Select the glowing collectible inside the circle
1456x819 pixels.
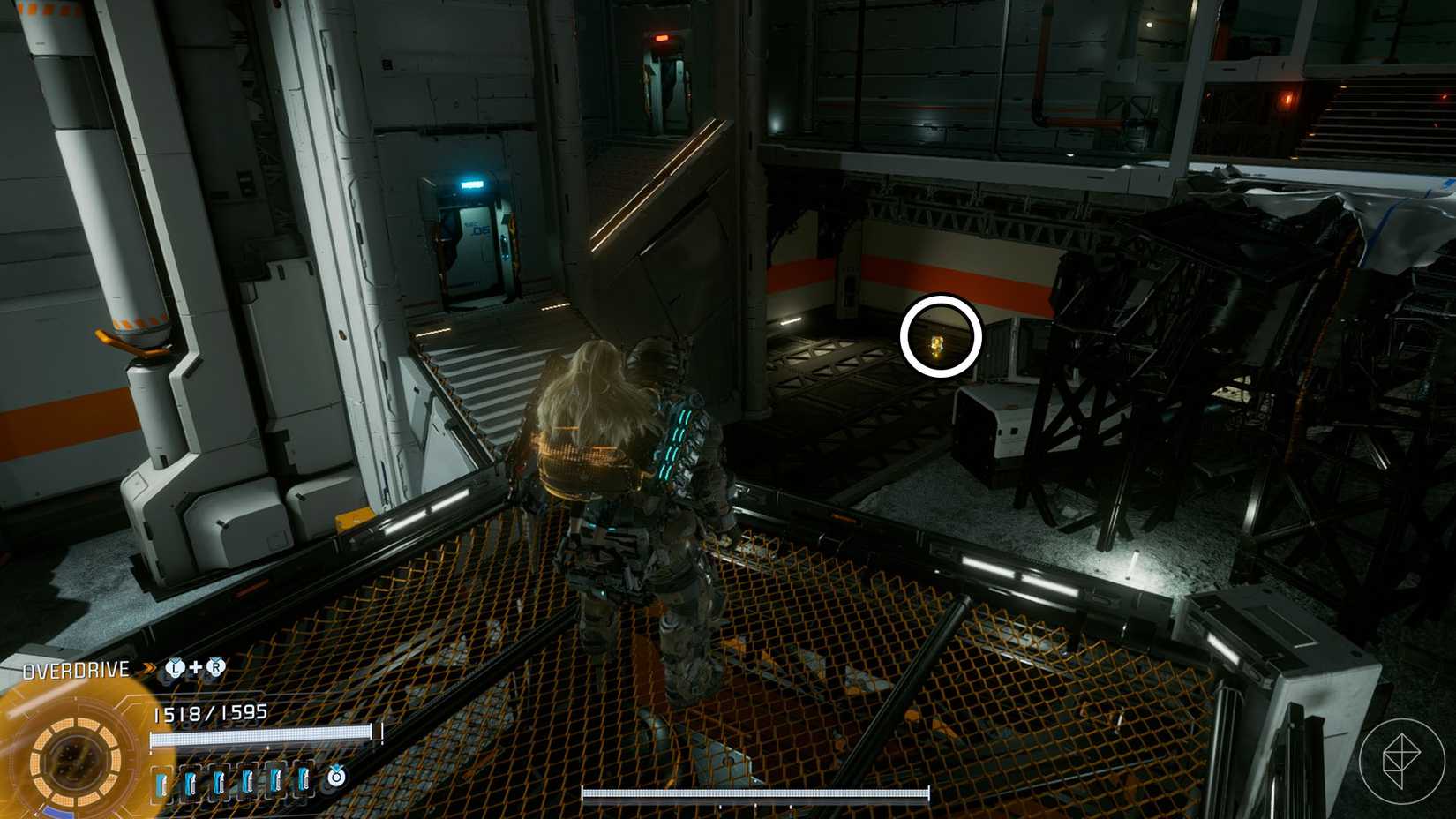point(938,344)
